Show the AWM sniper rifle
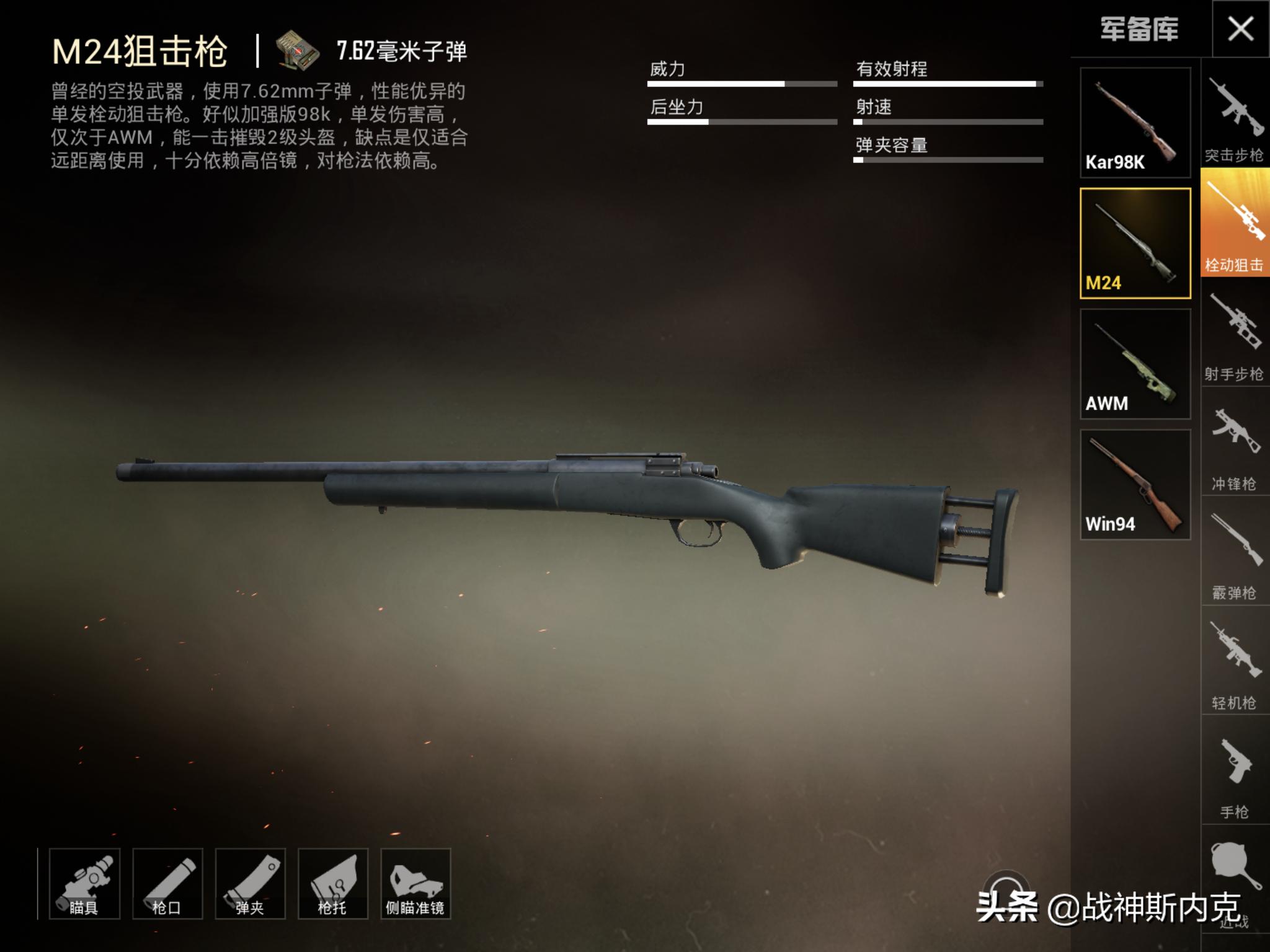 point(1135,364)
